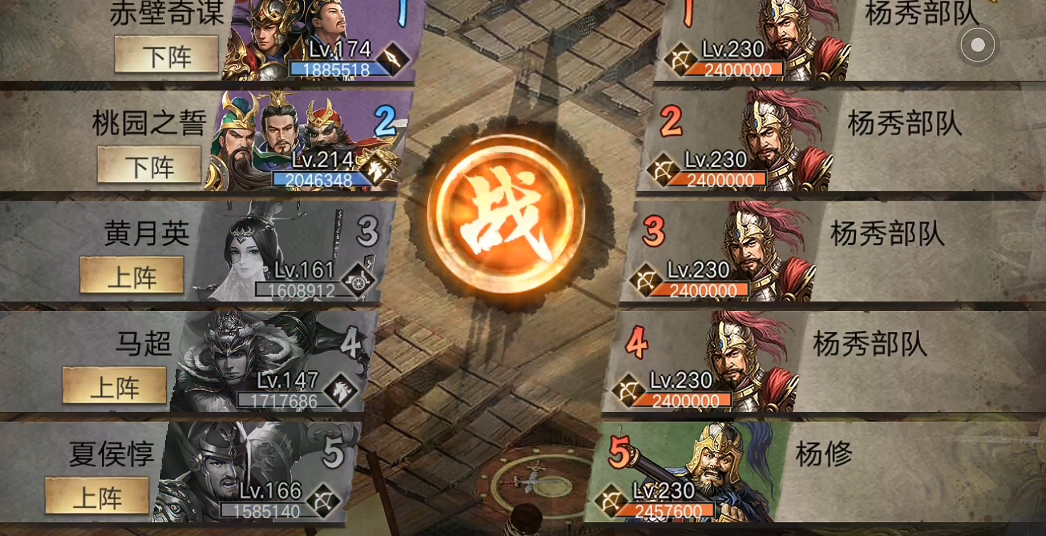The width and height of the screenshot is (1046, 536).
Task: Remove 桃园之誓 from the lineup
Action: point(149,166)
